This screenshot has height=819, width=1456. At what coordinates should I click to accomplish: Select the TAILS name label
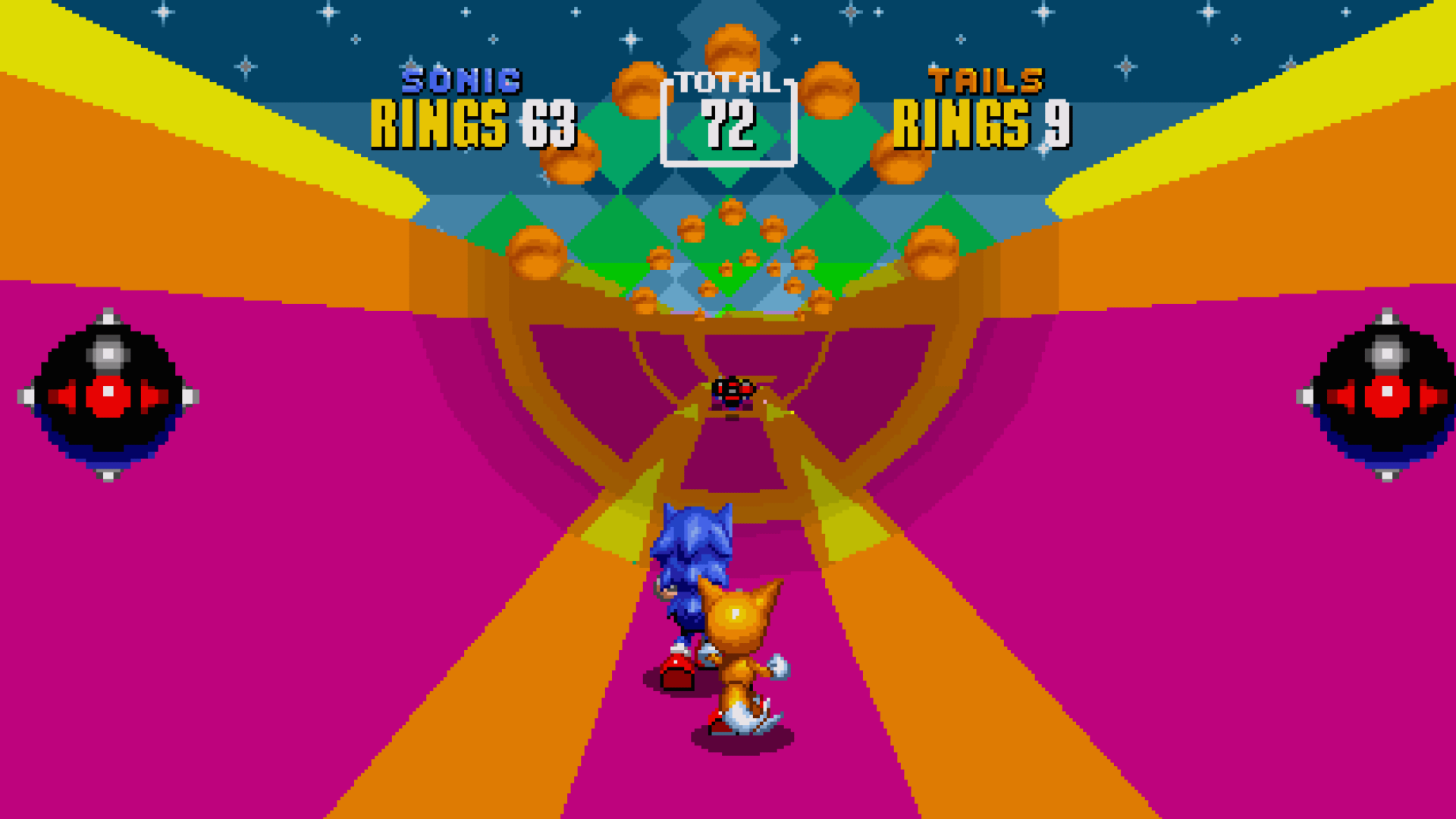click(986, 82)
